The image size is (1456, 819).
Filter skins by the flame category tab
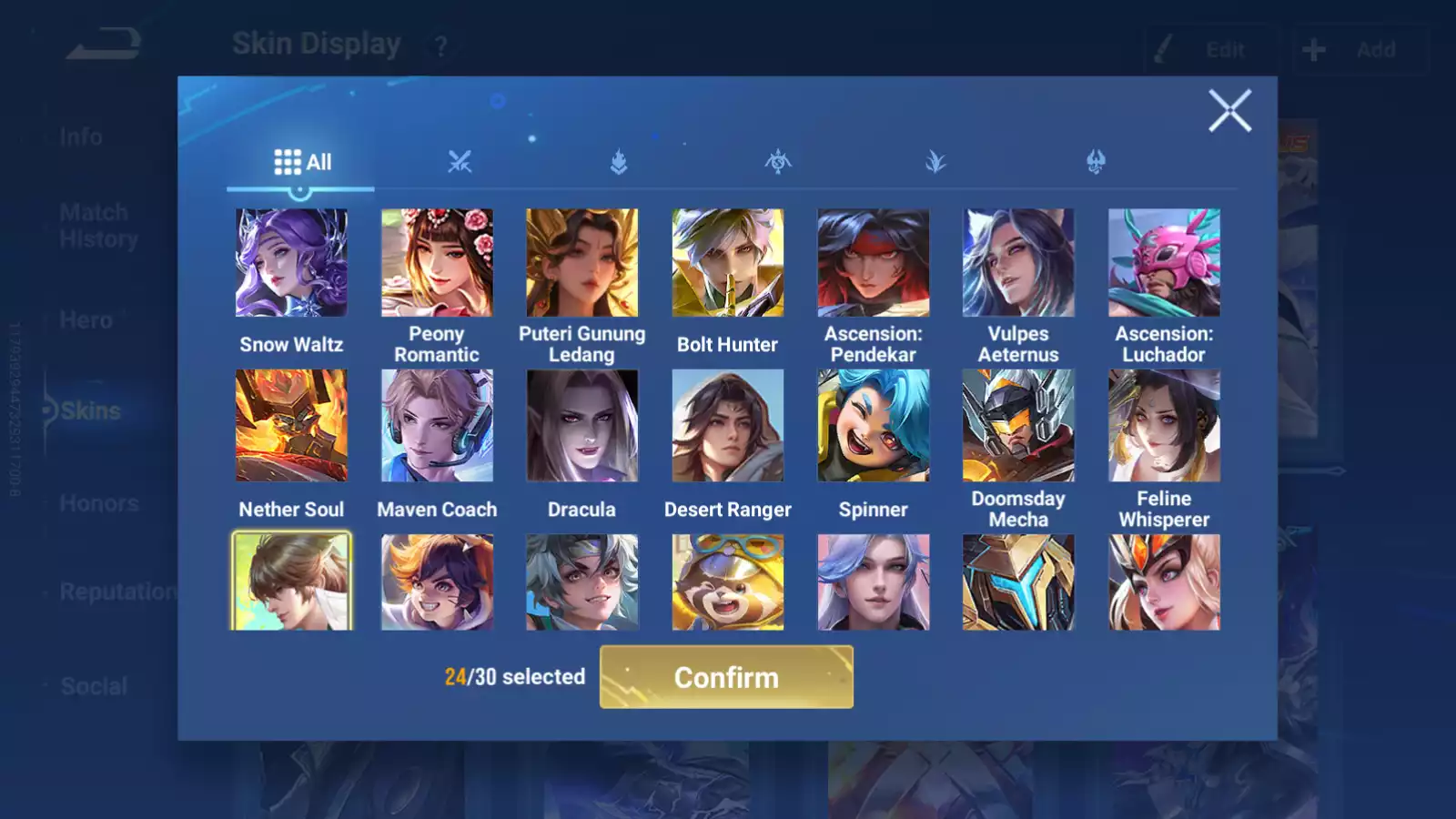(619, 163)
